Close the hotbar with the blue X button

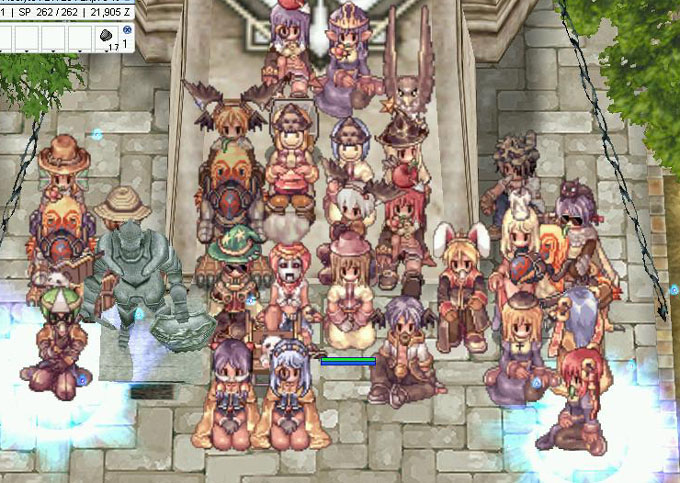(126, 31)
